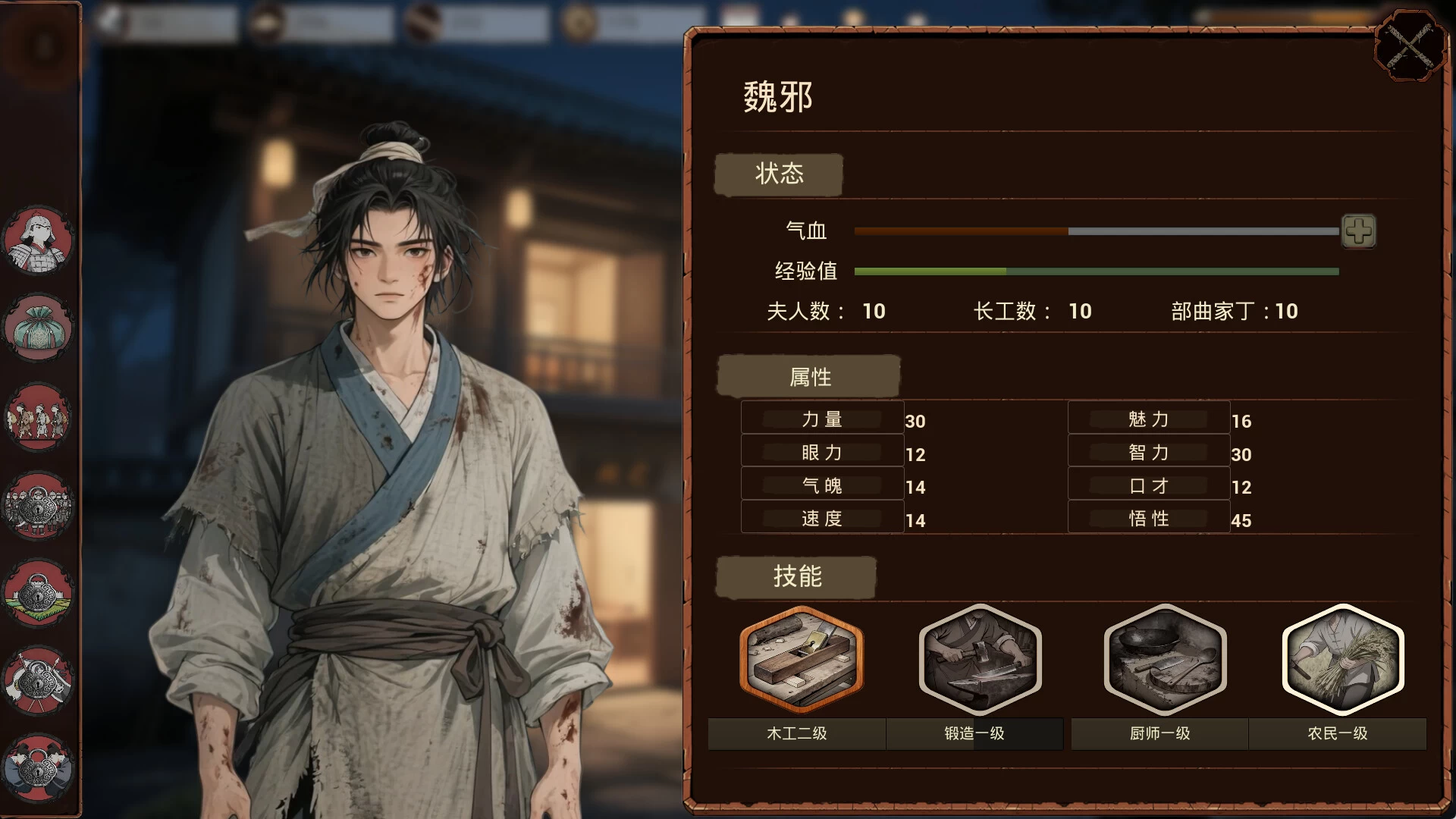
Task: Select the money bag icon in the sidebar
Action: click(38, 326)
